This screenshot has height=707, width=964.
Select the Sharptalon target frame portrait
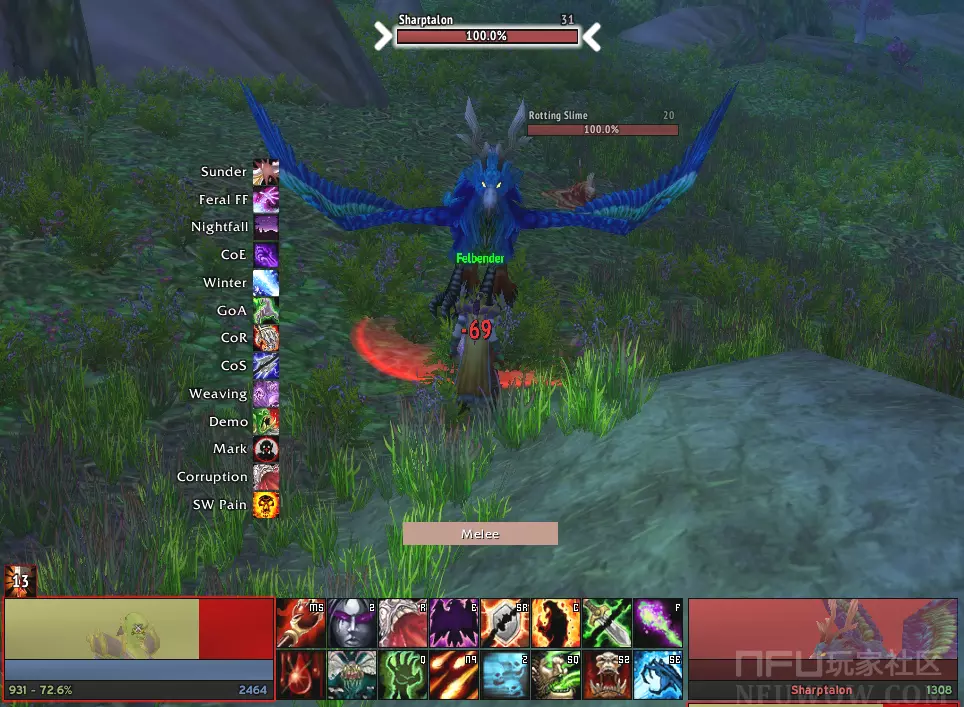[x=824, y=640]
